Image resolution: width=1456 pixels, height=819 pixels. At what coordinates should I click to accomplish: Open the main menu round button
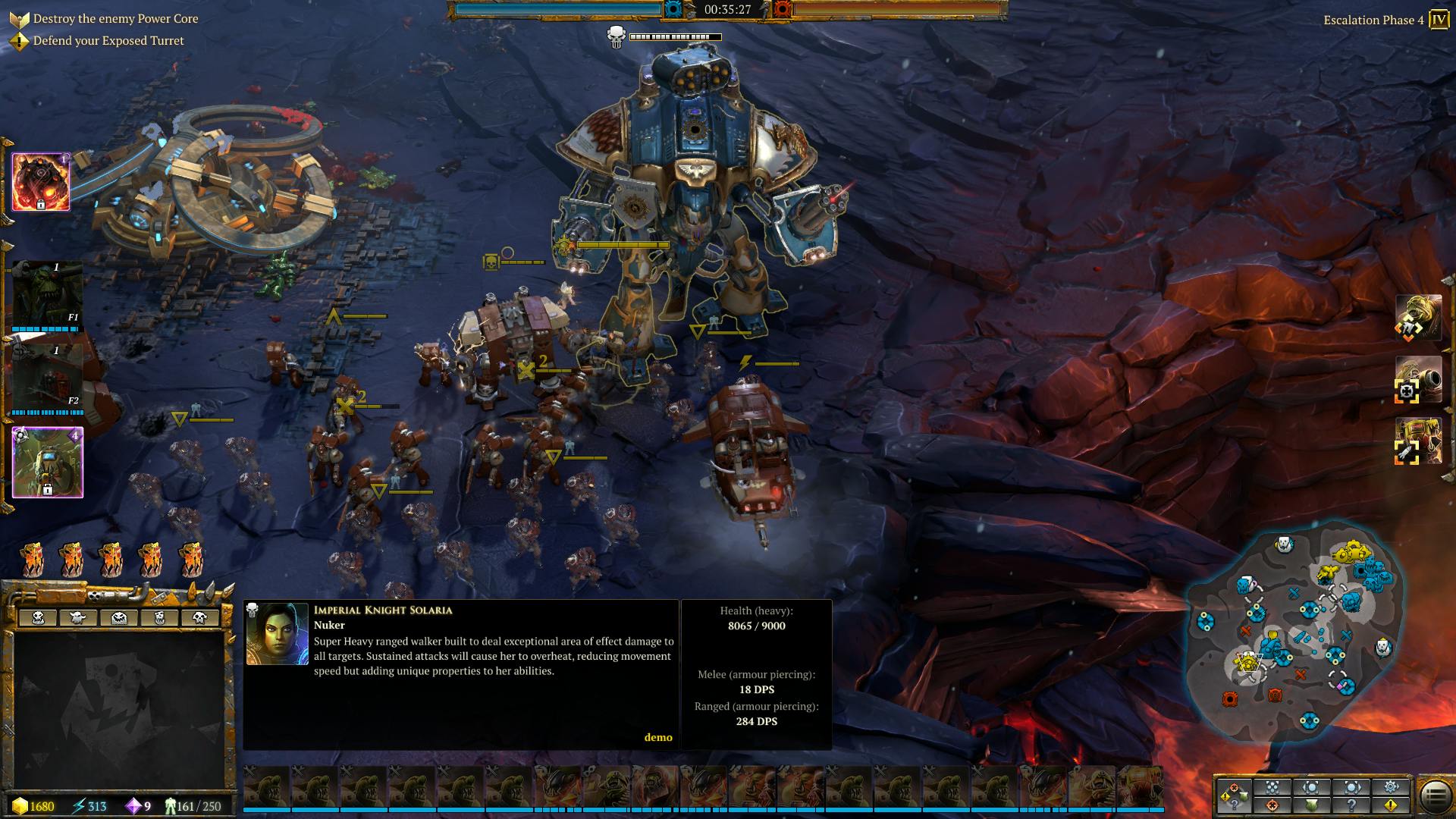1434,795
